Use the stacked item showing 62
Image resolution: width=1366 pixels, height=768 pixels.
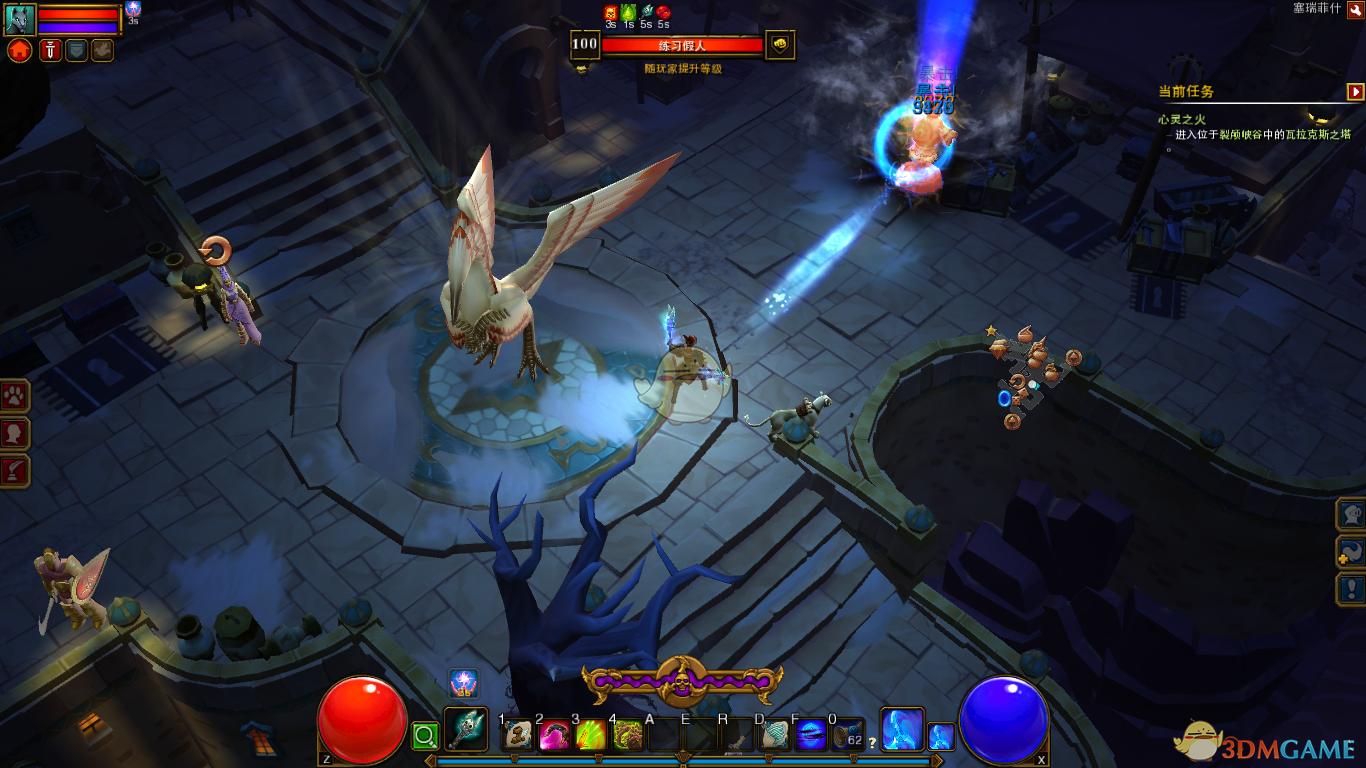pyautogui.click(x=847, y=735)
